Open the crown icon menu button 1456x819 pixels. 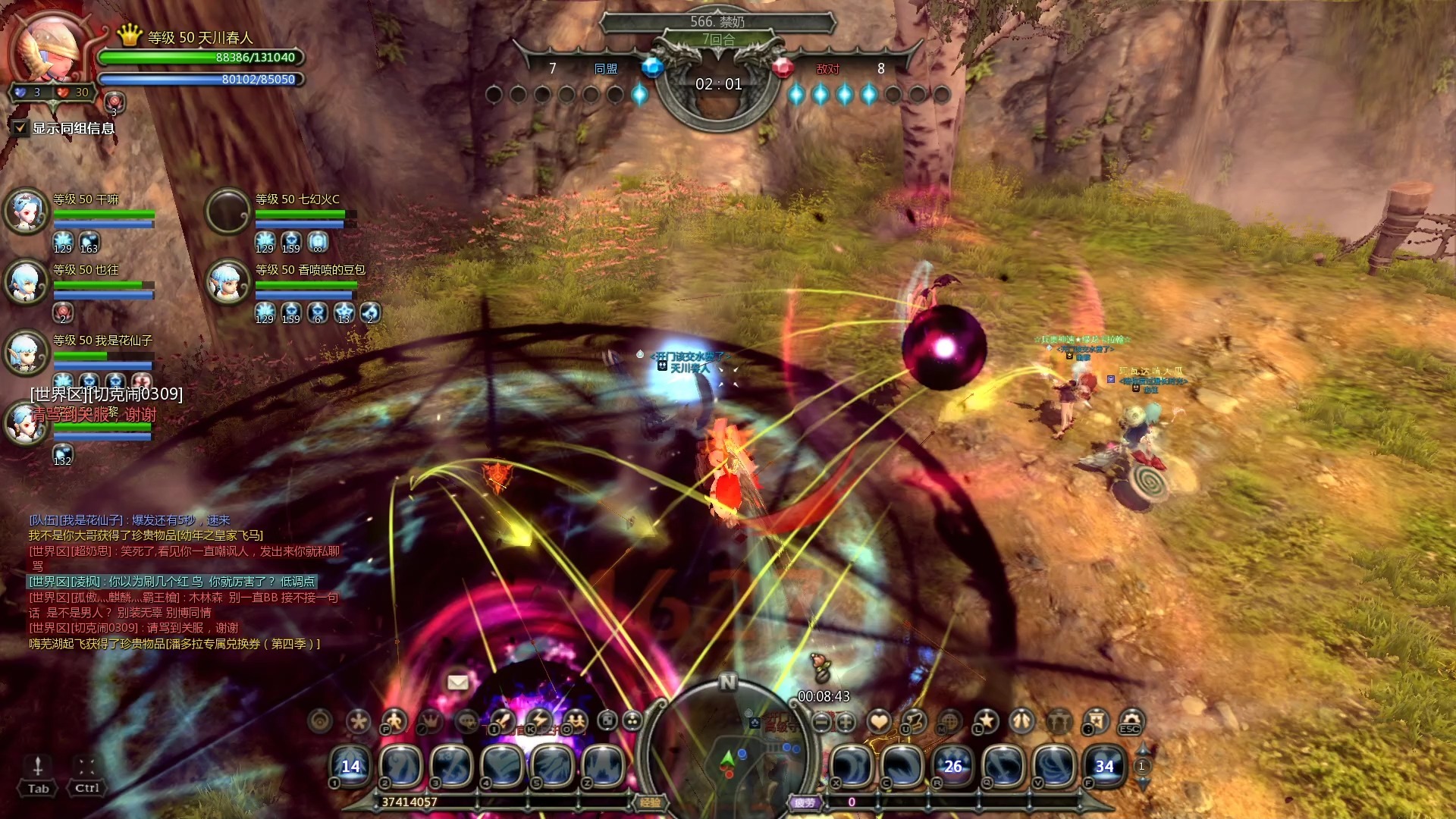[430, 721]
